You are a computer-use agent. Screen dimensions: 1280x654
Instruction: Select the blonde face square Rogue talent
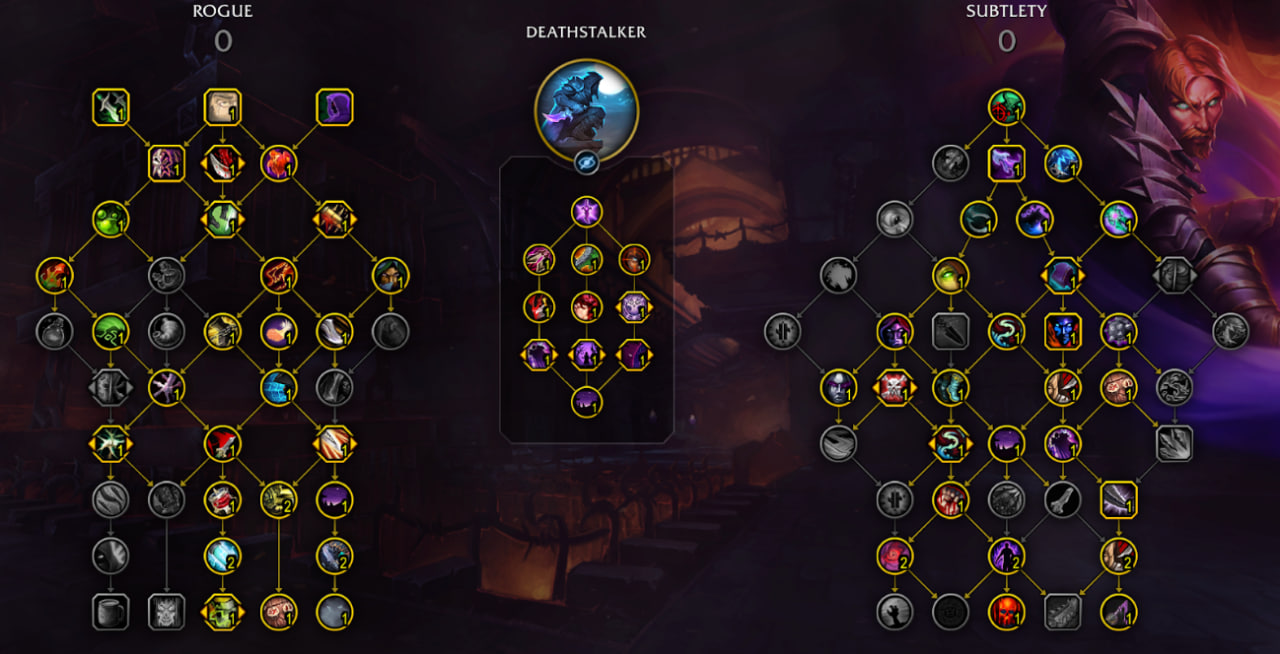pos(222,107)
